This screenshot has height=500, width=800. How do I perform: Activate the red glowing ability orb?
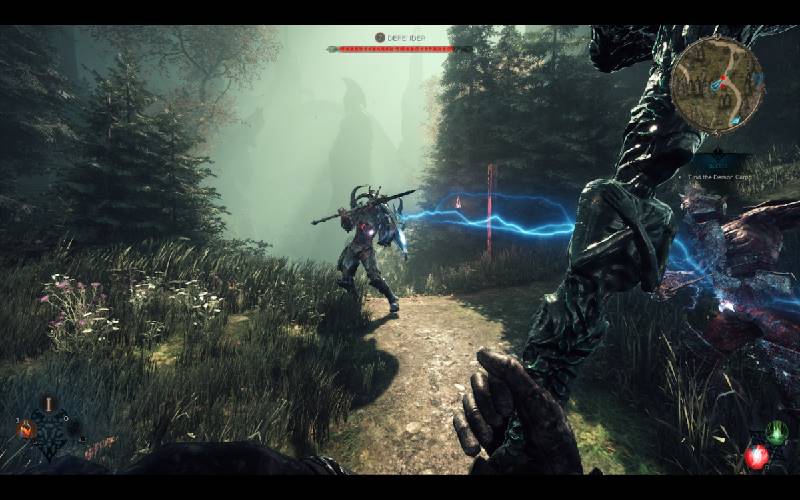(757, 457)
